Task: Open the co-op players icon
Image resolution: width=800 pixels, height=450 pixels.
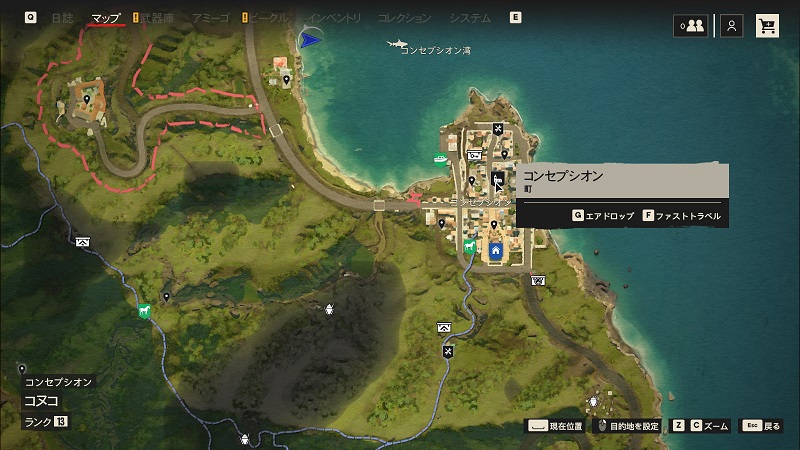Action: pos(690,26)
